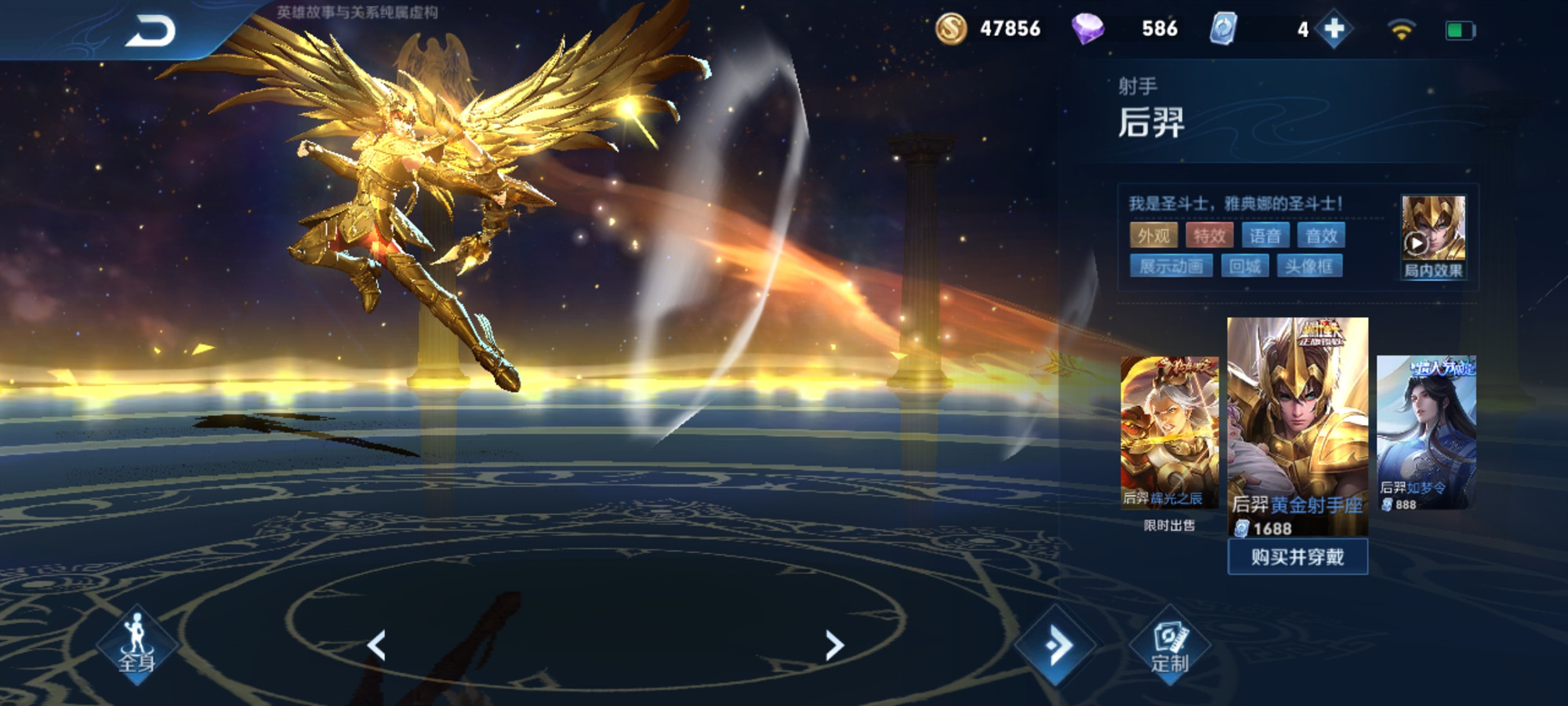Select the 特效 effects tag
Viewport: 1568px width, 706px height.
pos(1209,235)
